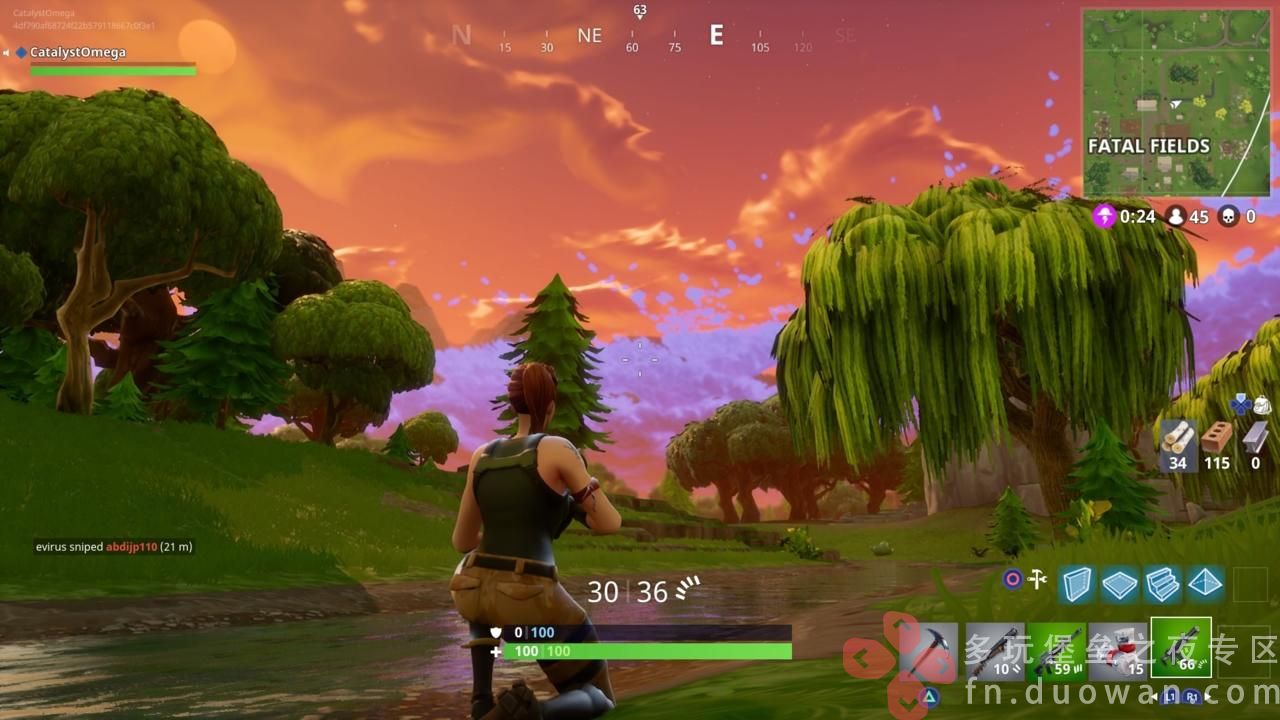Pick the stairs building piece
This screenshot has width=1280, height=720.
click(x=1162, y=584)
